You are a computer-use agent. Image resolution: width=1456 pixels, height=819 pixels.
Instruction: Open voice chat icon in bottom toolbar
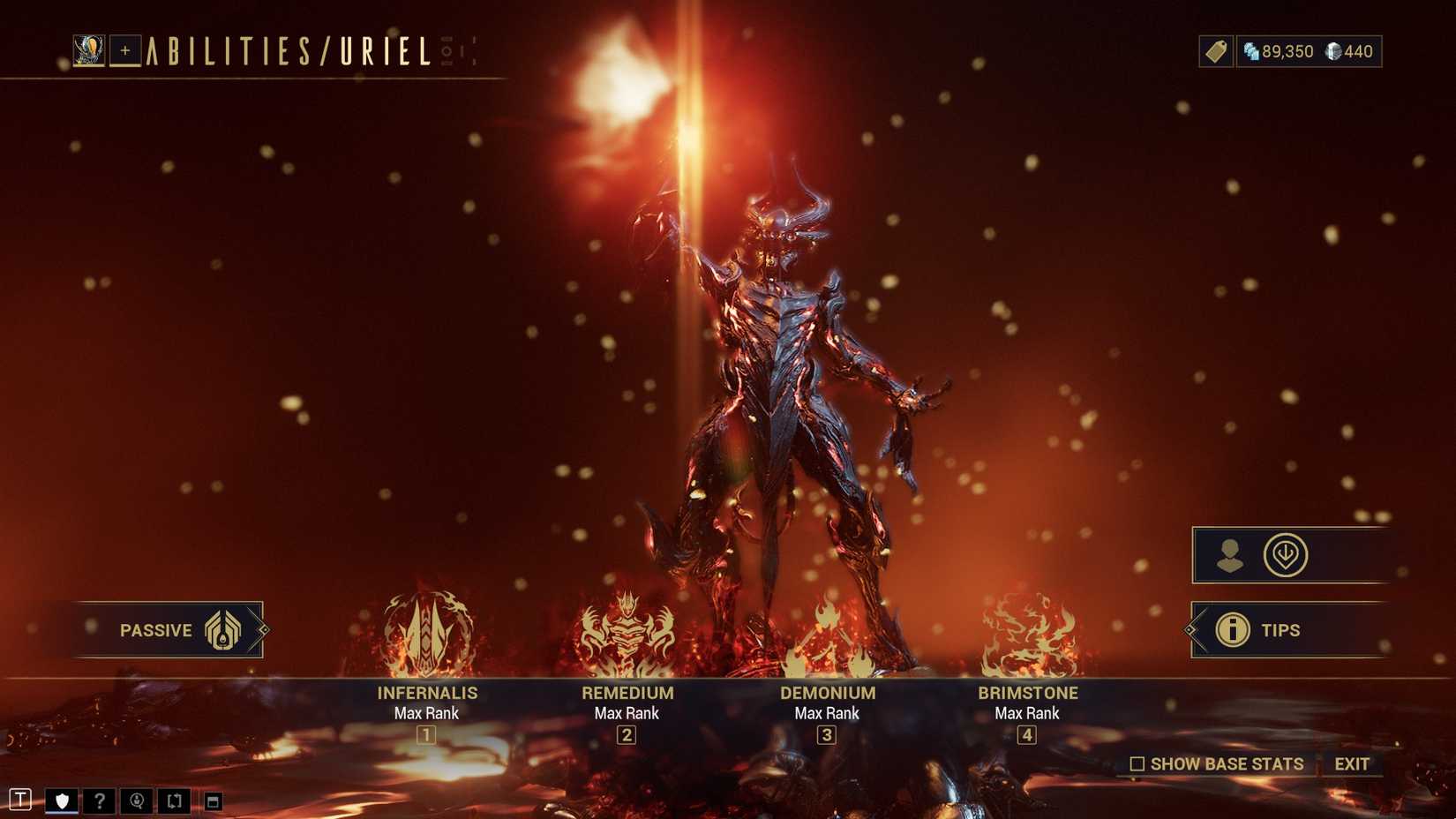tap(137, 800)
